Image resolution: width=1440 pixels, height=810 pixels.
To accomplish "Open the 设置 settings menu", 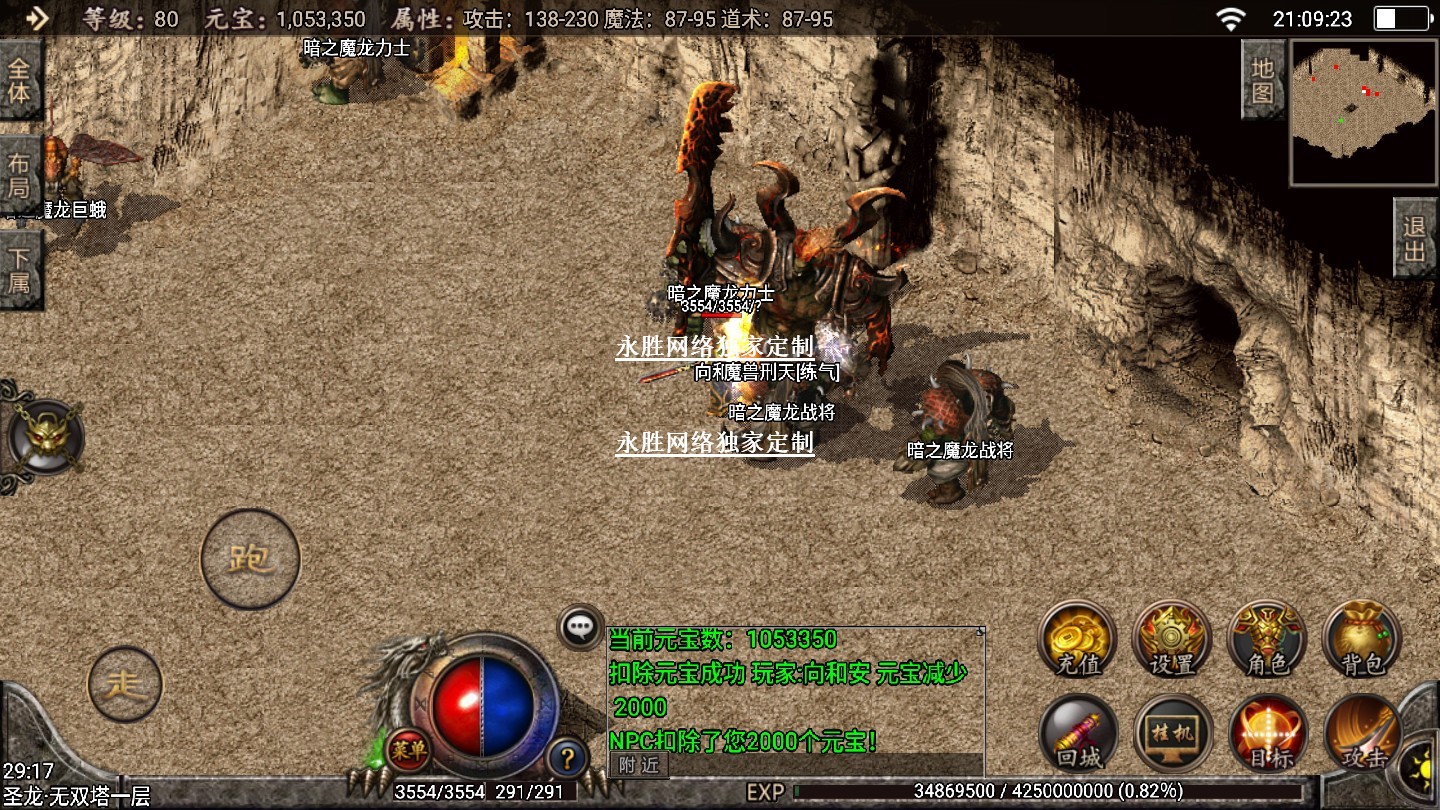I will point(1172,639).
